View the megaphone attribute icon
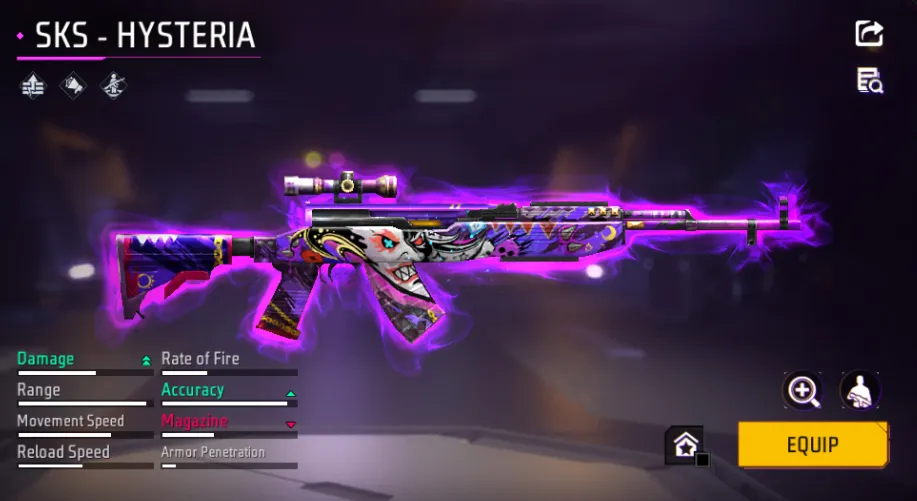The image size is (917, 501). coord(73,86)
